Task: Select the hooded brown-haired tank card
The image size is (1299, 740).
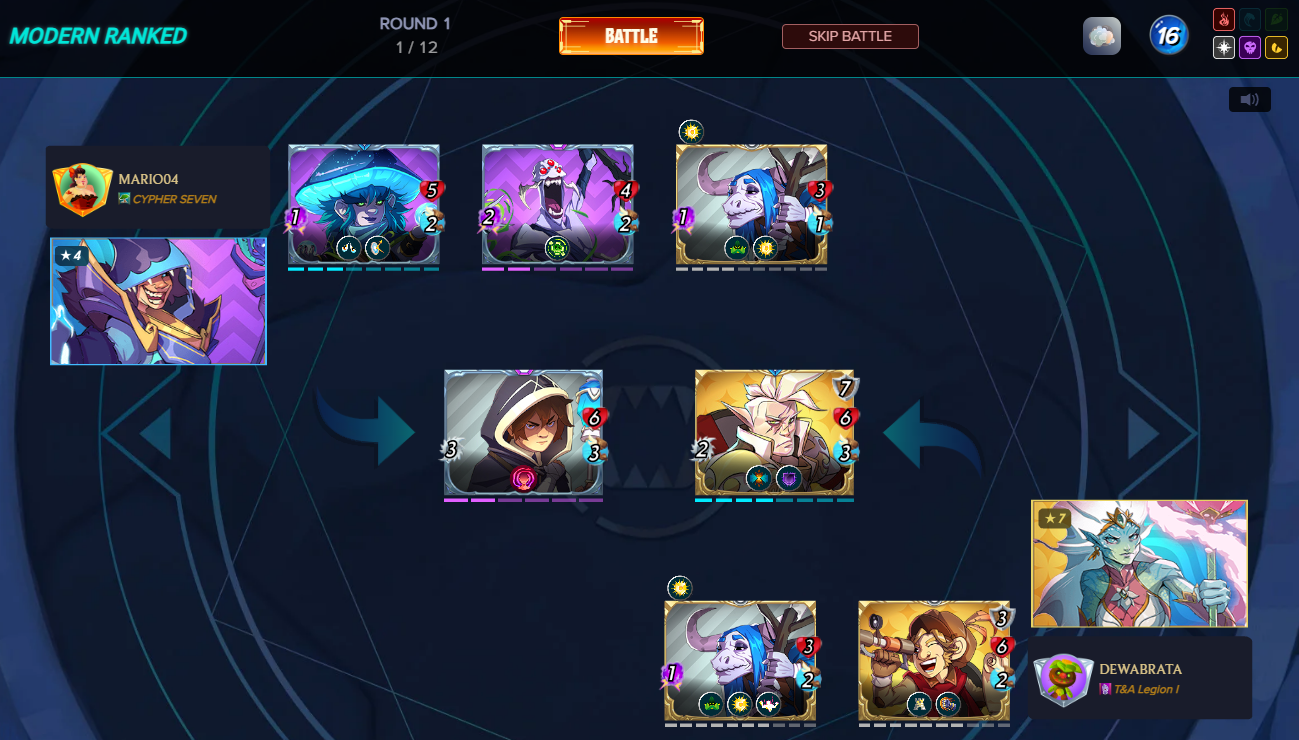Action: 524,432
